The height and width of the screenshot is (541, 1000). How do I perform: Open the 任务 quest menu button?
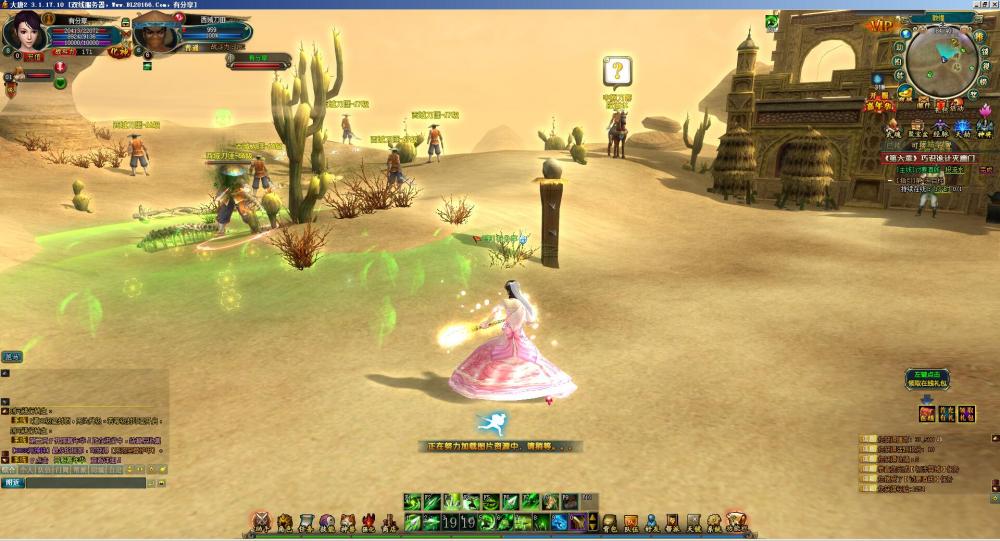tap(305, 522)
